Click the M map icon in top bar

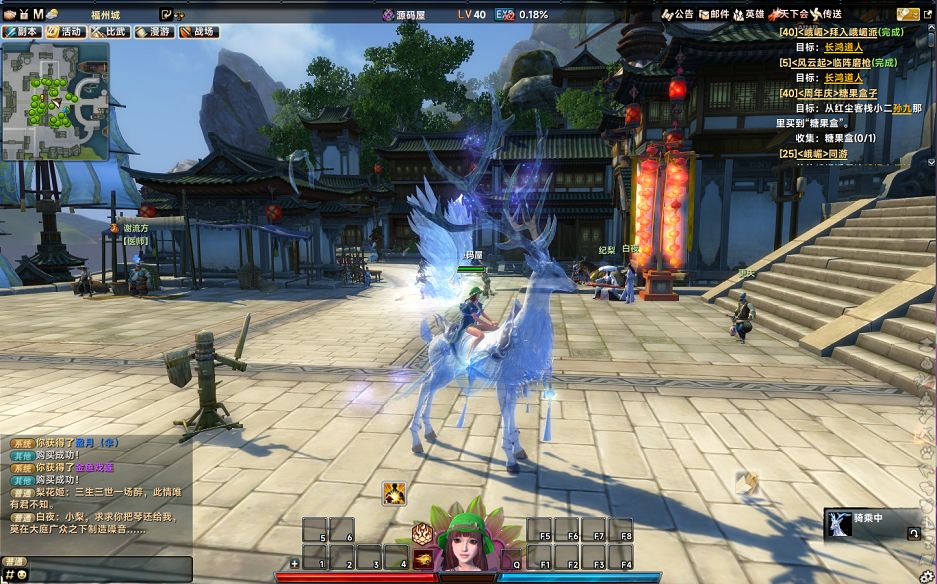click(x=38, y=14)
